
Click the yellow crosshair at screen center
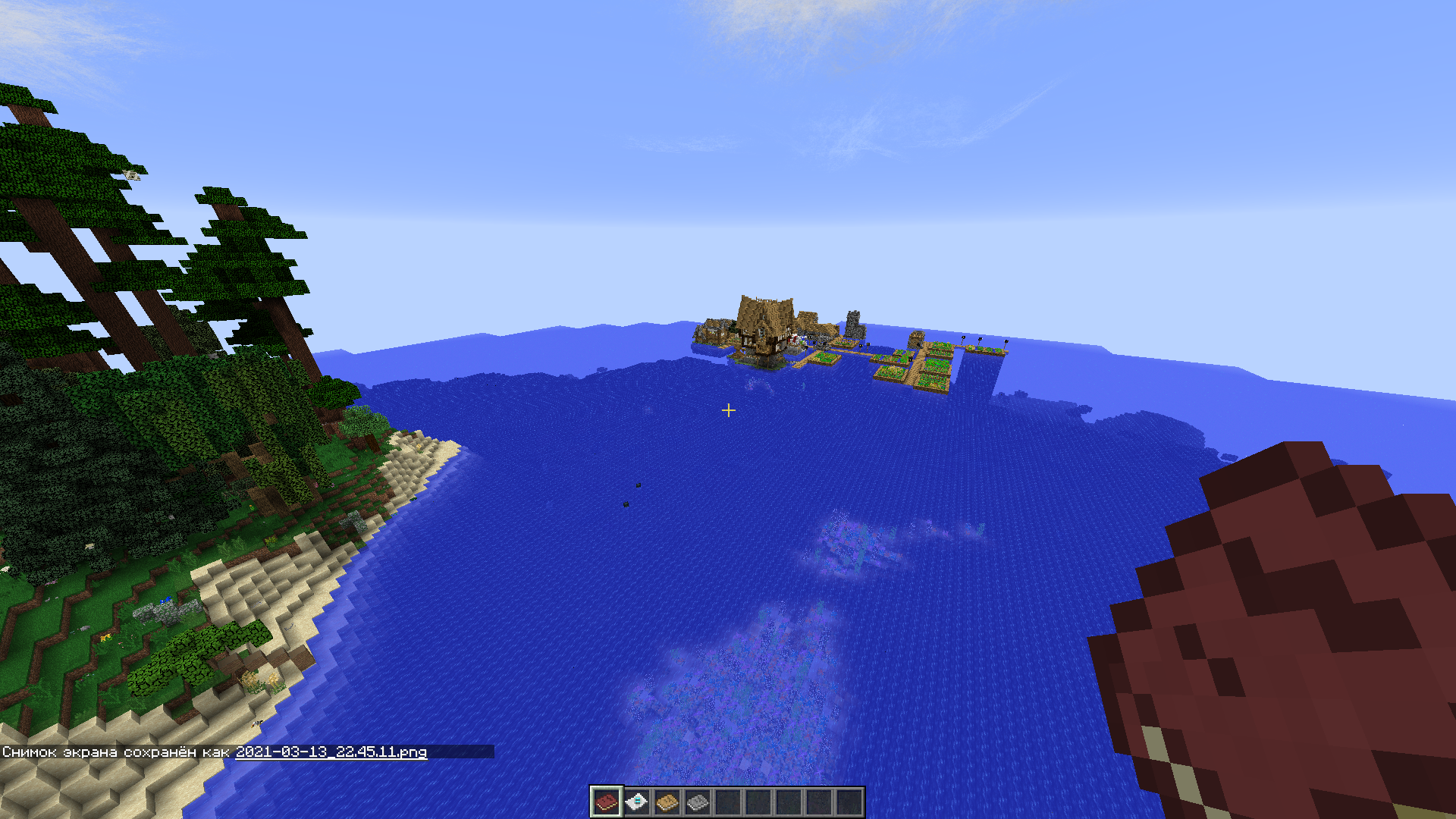pos(729,410)
